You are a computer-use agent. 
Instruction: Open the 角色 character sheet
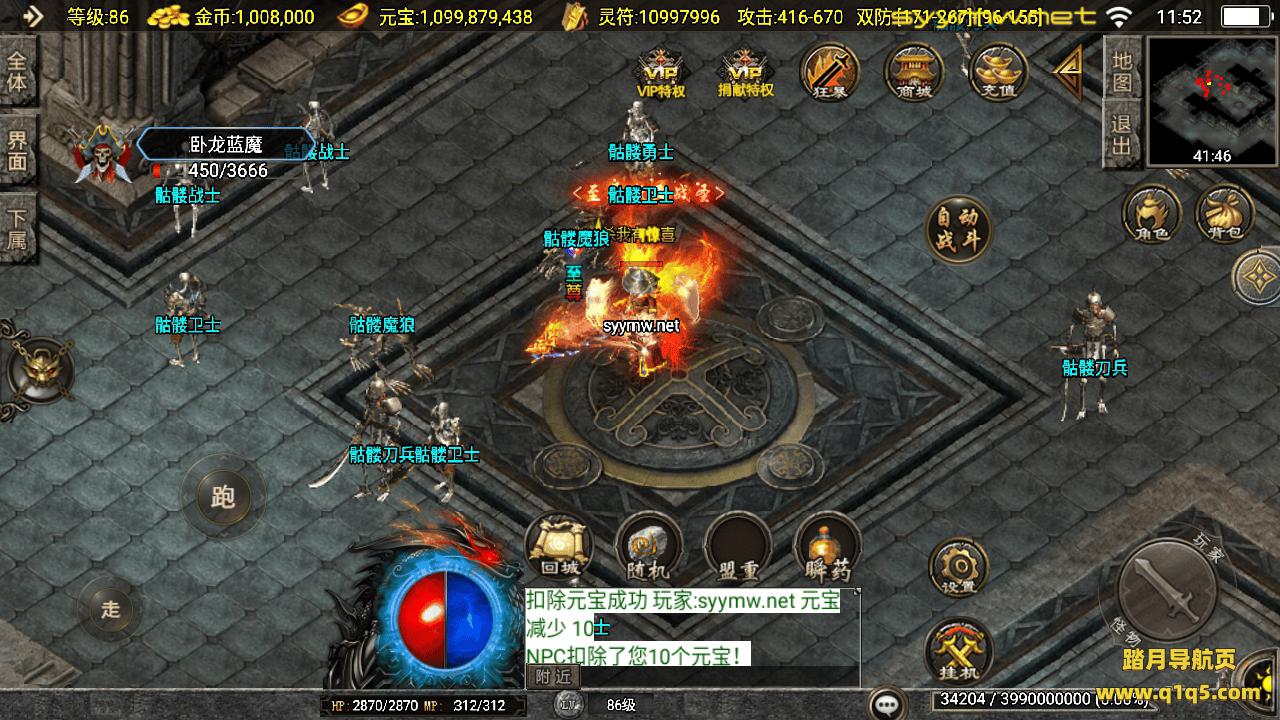pos(1151,215)
